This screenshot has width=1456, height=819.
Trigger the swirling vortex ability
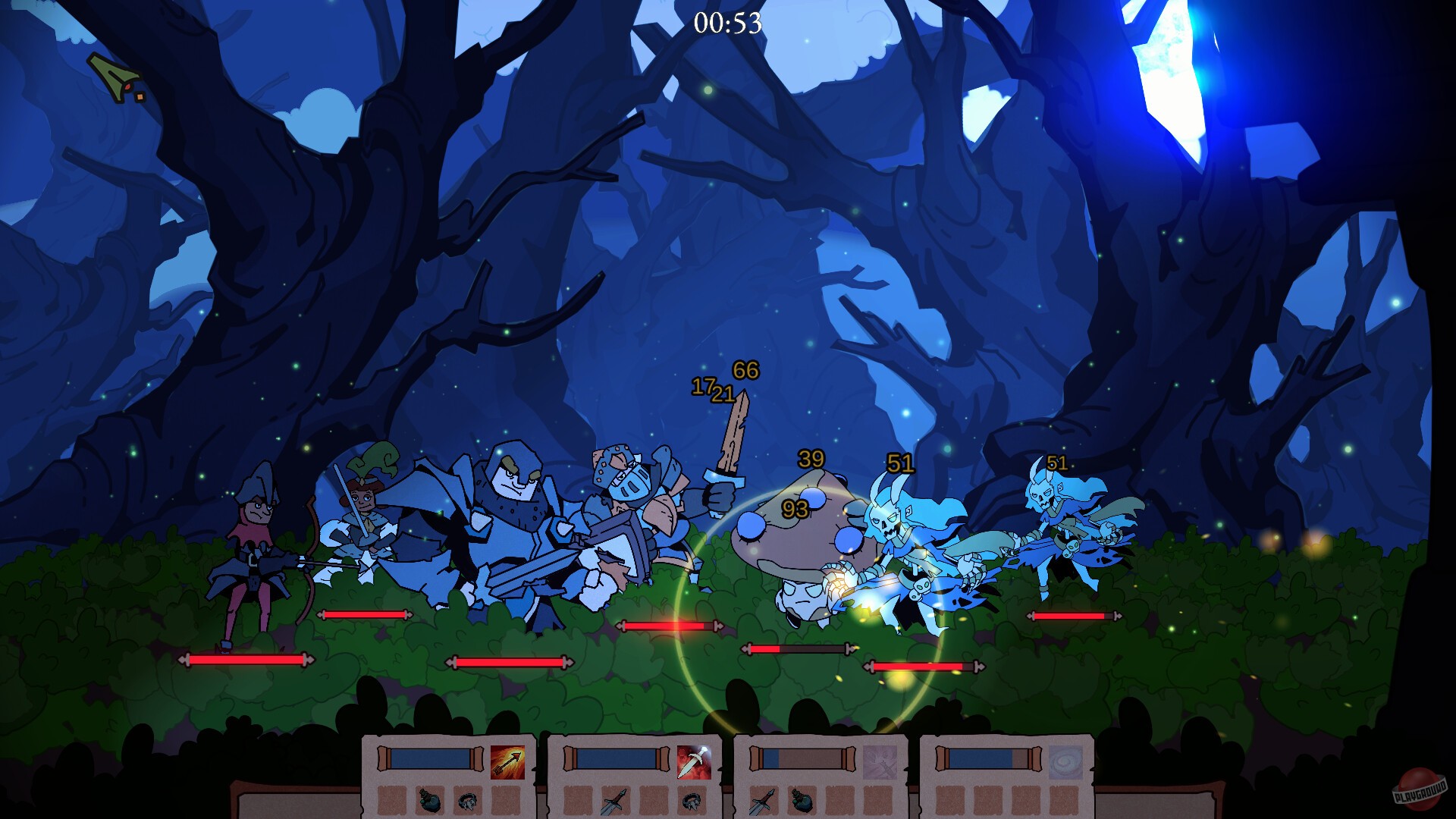click(x=1066, y=762)
